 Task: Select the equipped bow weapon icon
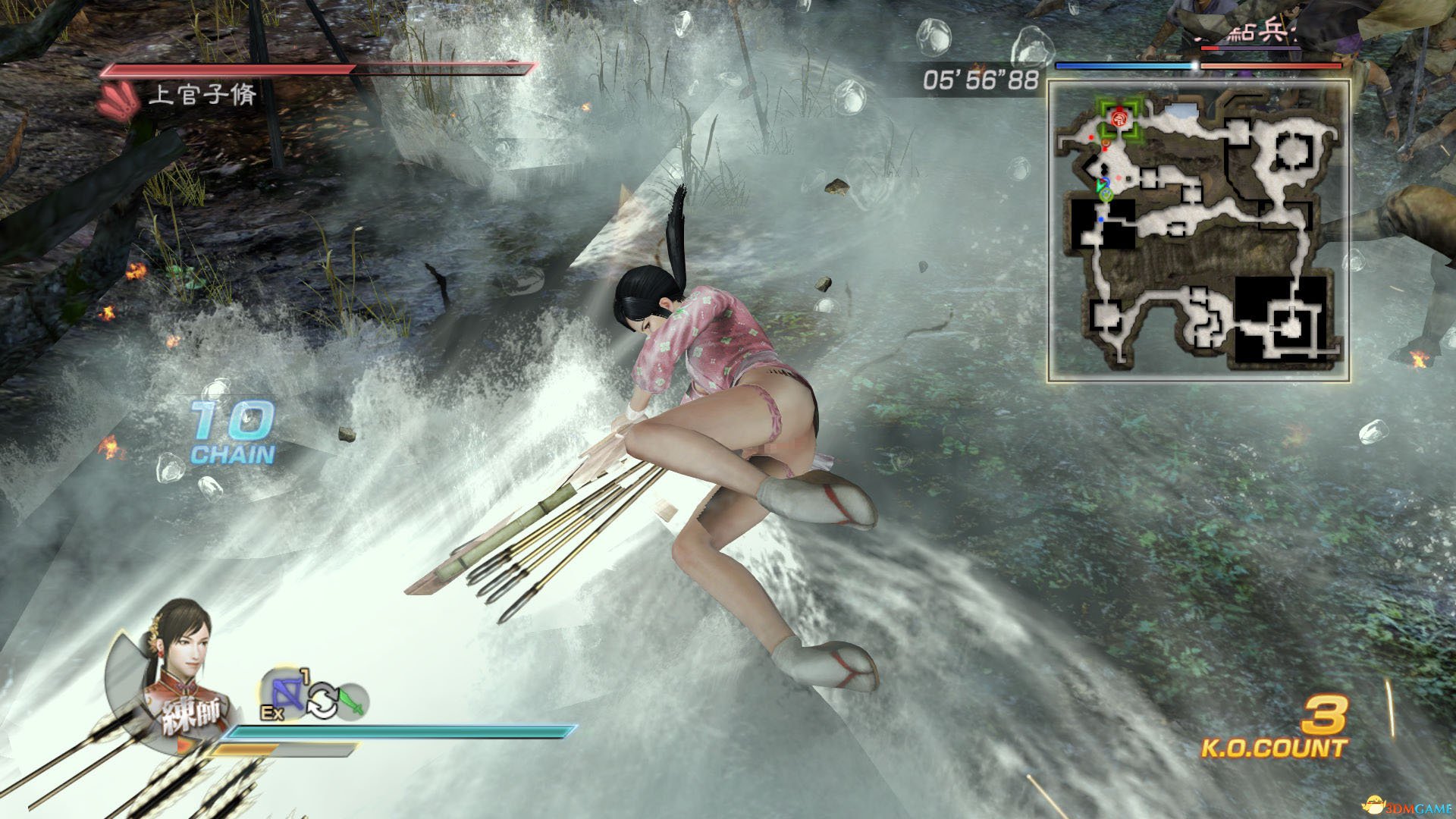click(x=285, y=693)
